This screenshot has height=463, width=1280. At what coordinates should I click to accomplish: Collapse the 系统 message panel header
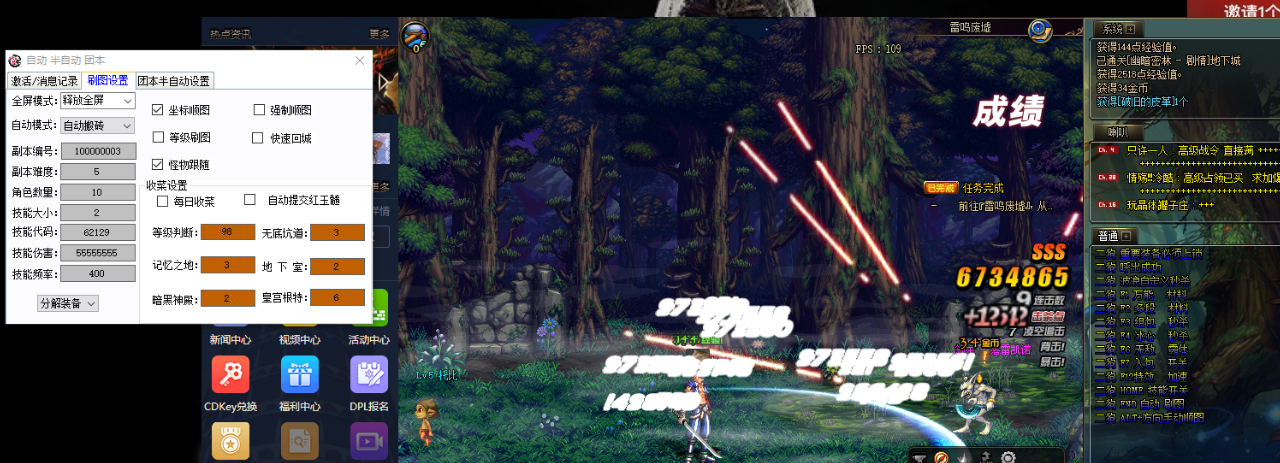click(1131, 29)
